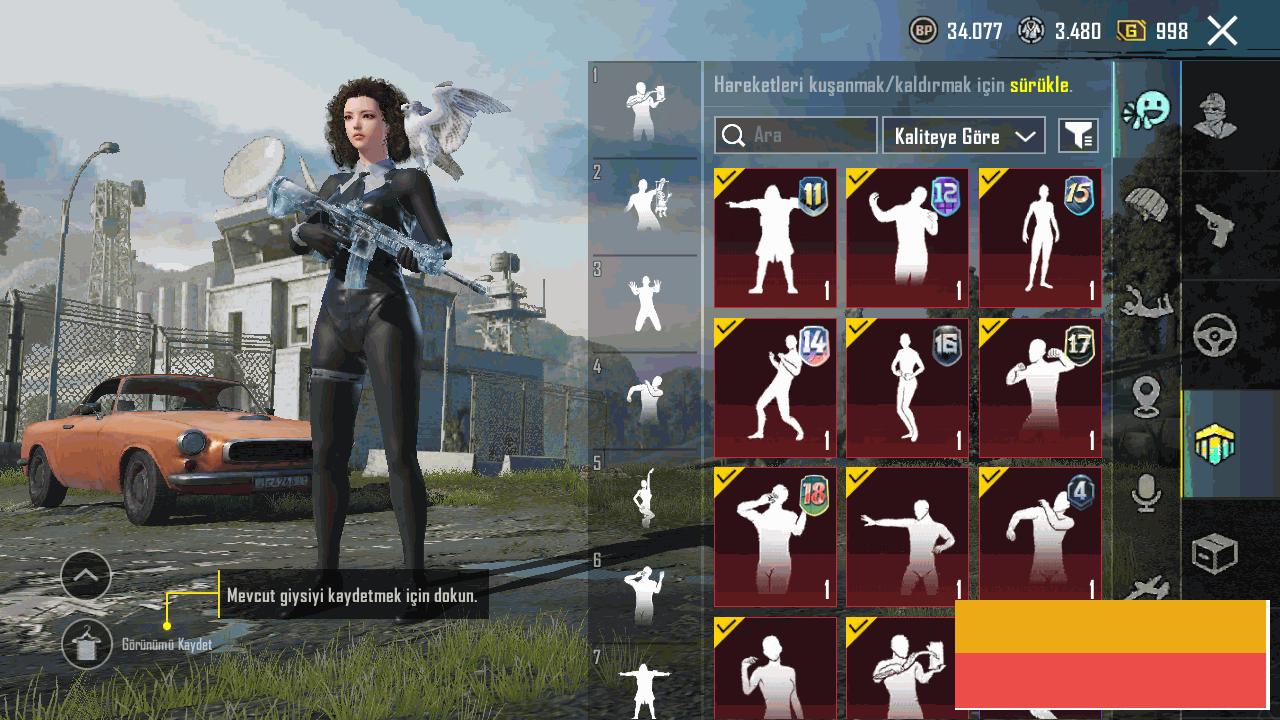
Task: Choose the emote tile with badge 15
Action: pyautogui.click(x=1040, y=238)
